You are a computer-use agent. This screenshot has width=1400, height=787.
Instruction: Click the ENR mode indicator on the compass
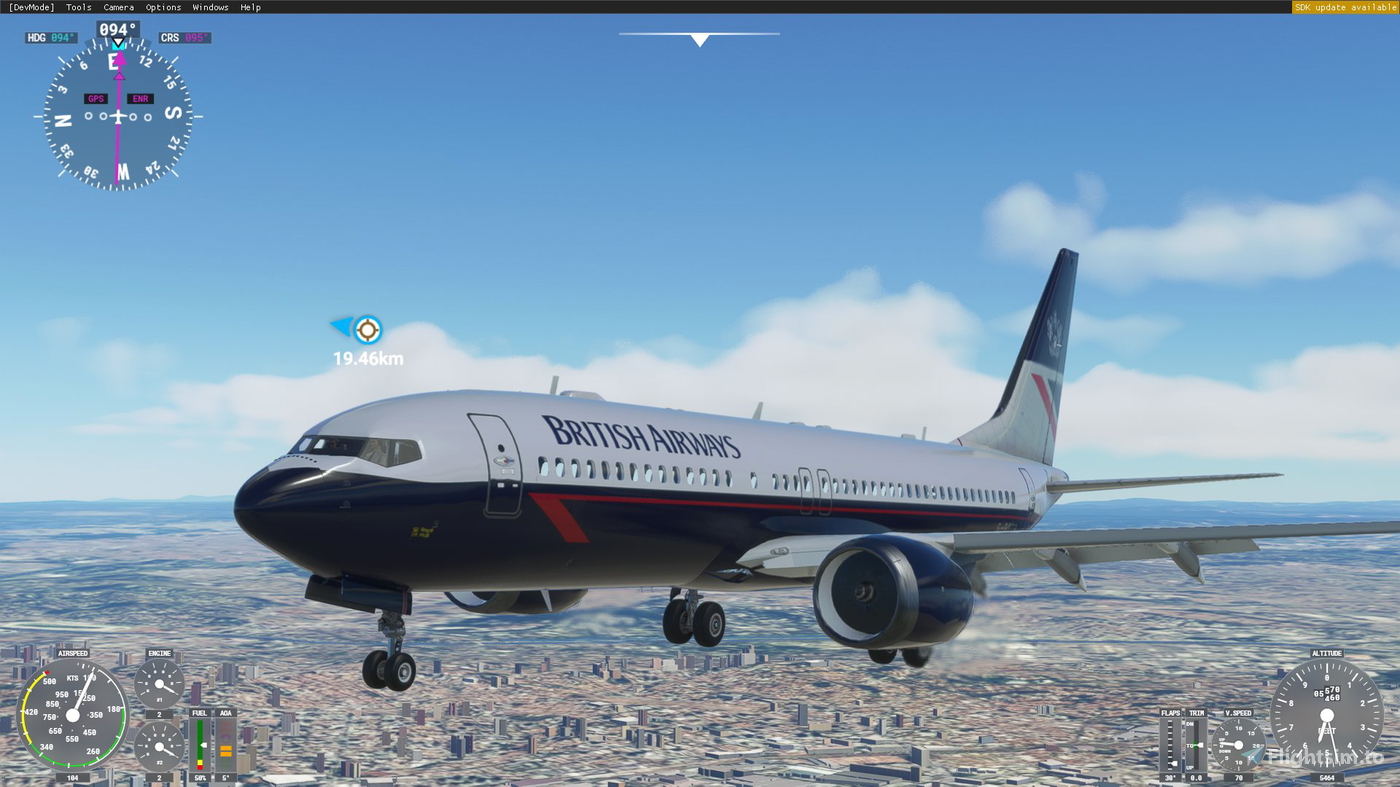click(x=139, y=97)
